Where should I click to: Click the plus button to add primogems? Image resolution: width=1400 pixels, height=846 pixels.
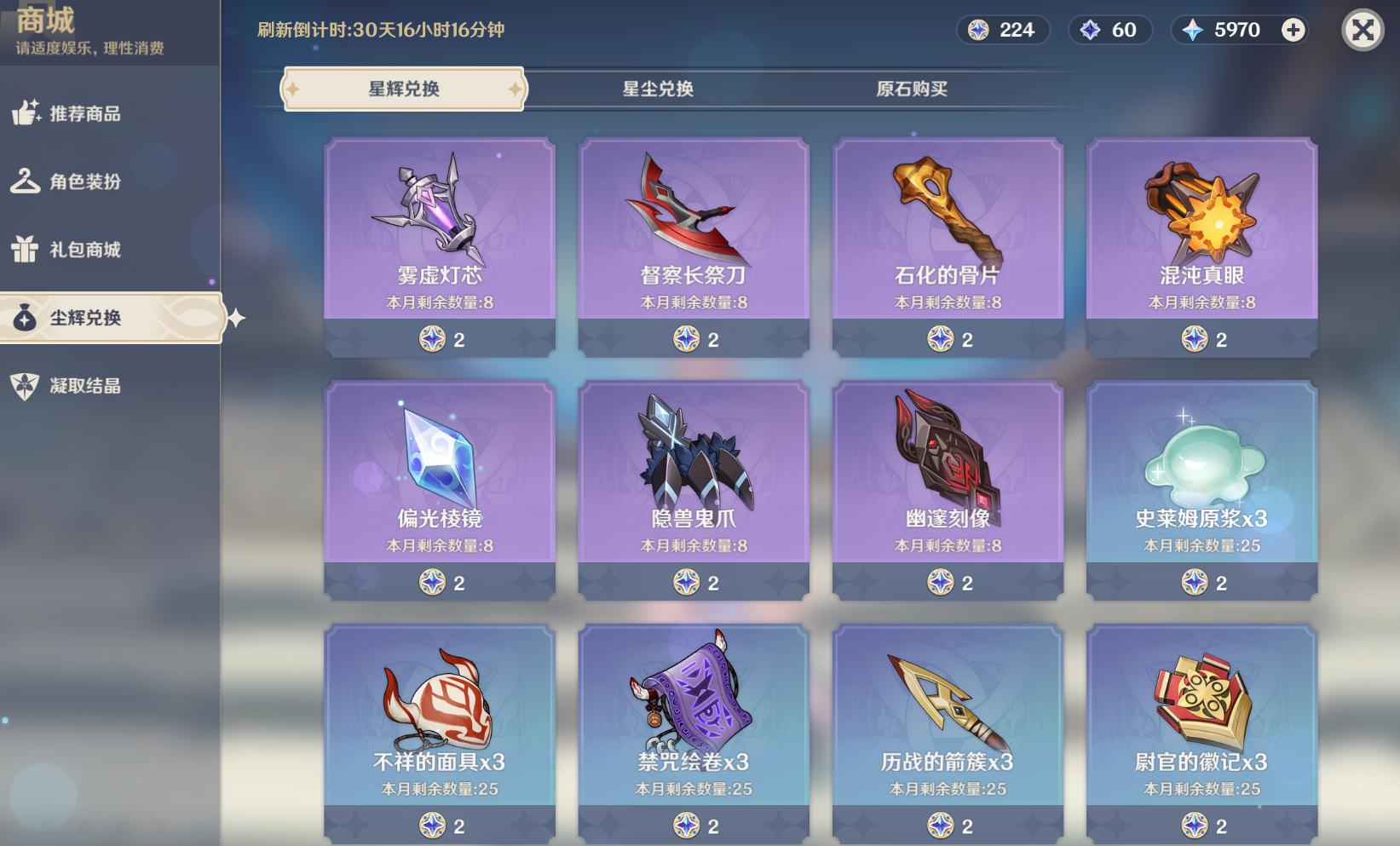1293,31
